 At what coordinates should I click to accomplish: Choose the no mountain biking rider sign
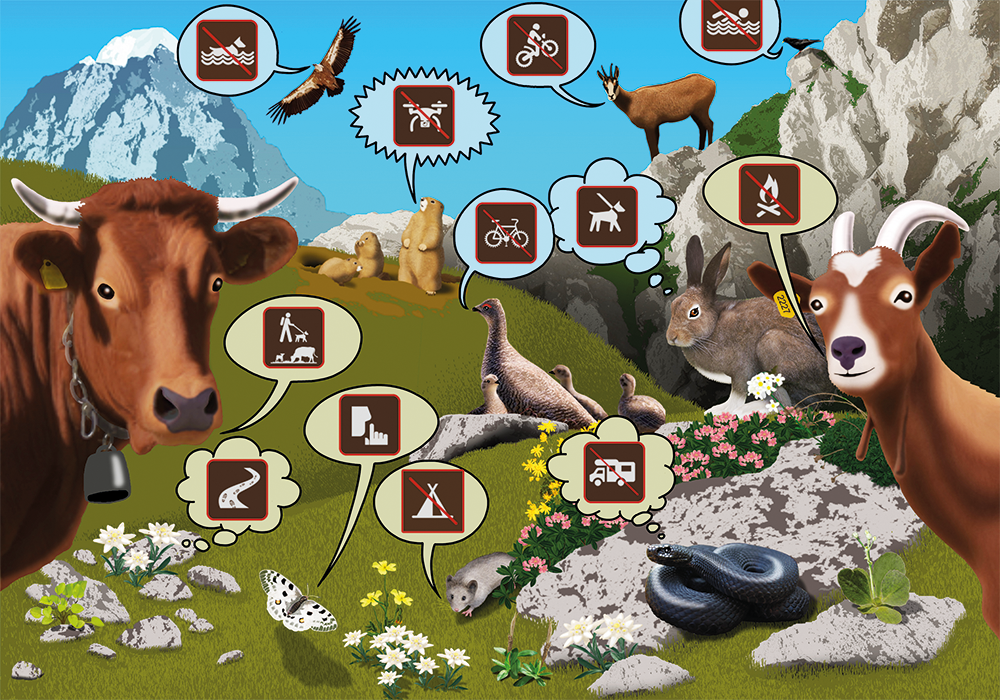[x=539, y=44]
